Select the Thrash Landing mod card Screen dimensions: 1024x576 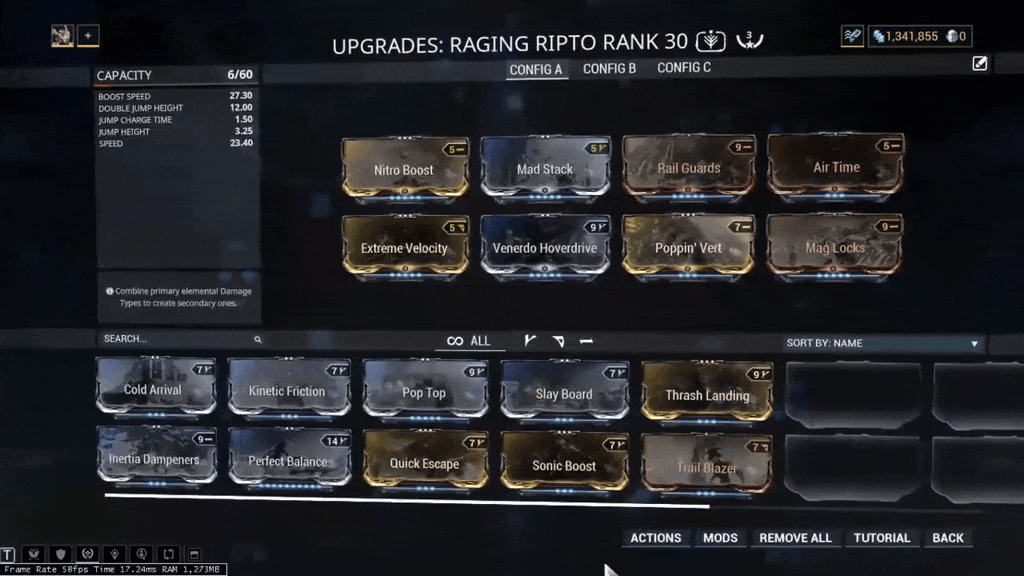click(706, 393)
